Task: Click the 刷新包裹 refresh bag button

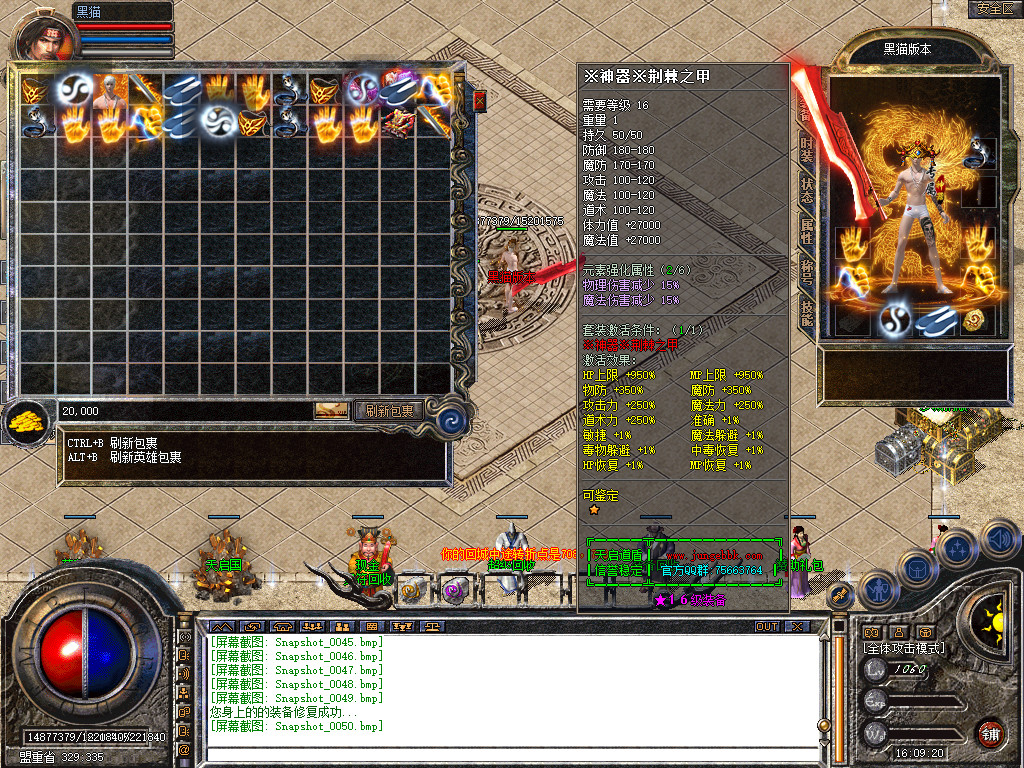Action: 390,410
